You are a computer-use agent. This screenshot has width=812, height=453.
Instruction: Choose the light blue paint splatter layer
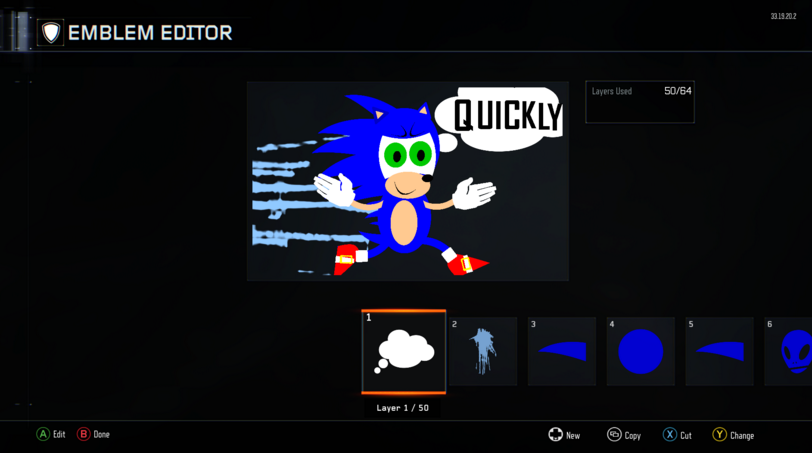[x=483, y=351]
